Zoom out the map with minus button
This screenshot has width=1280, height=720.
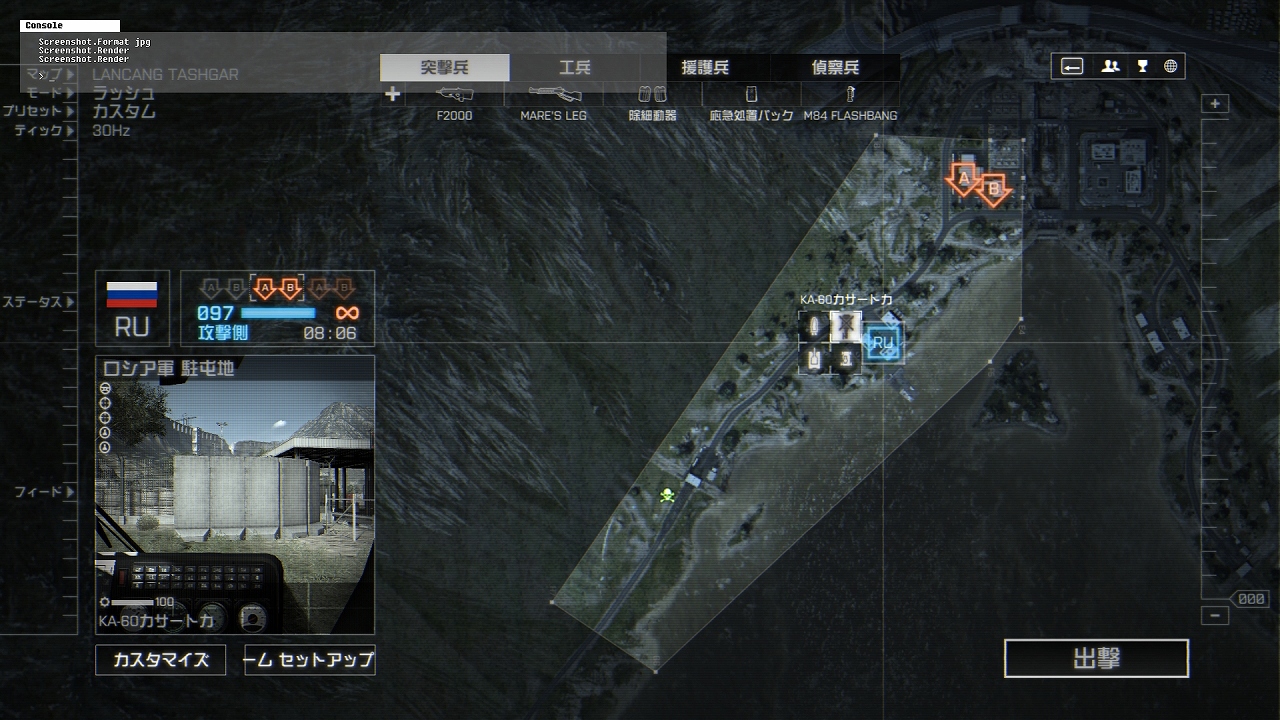point(1215,616)
